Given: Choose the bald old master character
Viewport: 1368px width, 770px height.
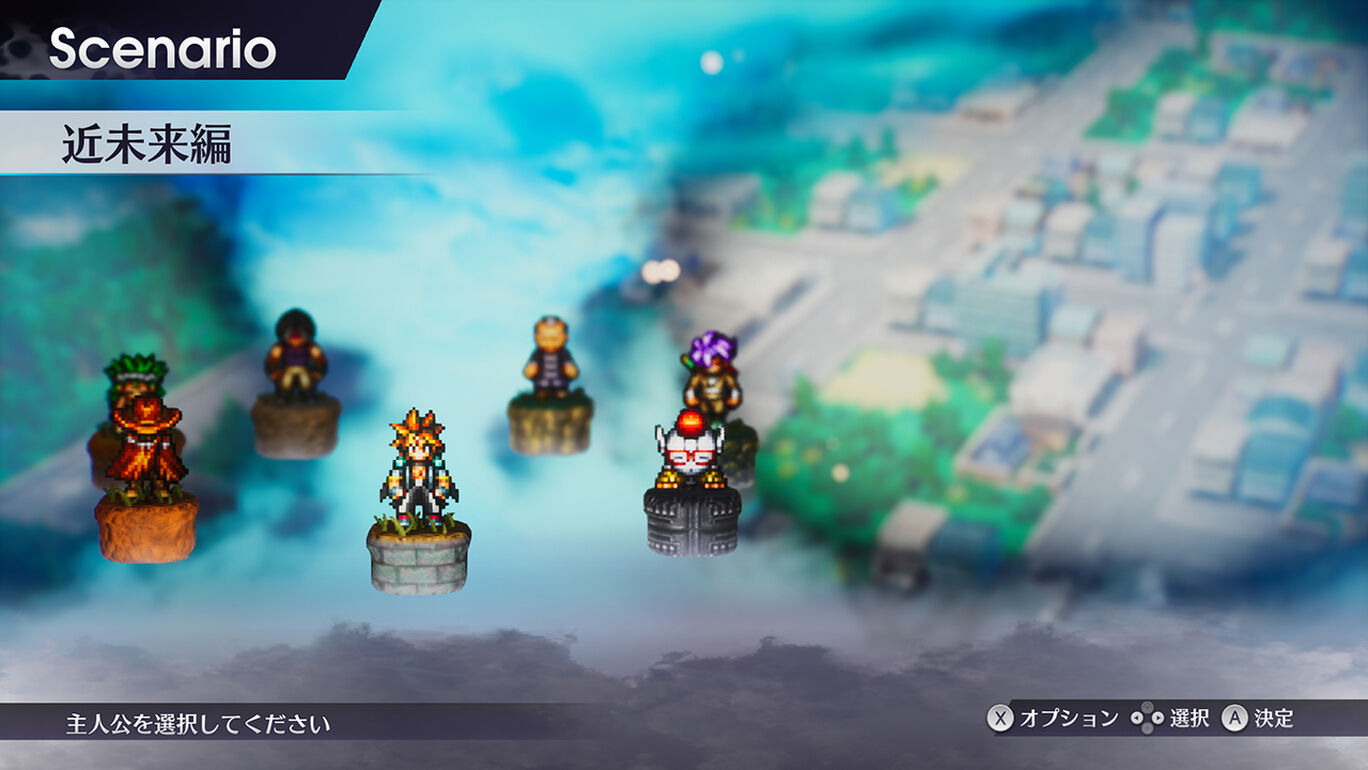Looking at the screenshot, I should click(x=550, y=358).
